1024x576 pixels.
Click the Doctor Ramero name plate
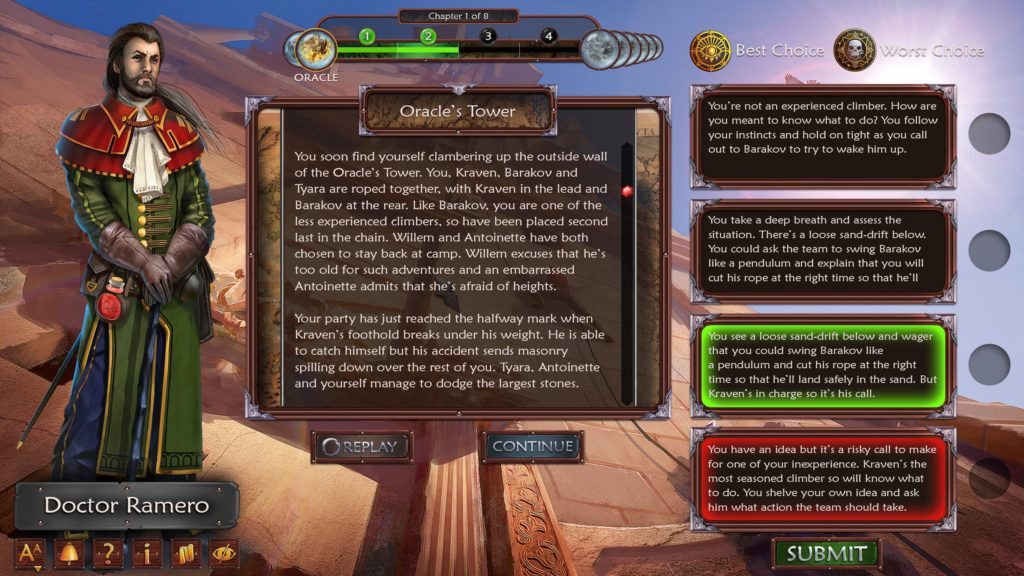point(127,505)
